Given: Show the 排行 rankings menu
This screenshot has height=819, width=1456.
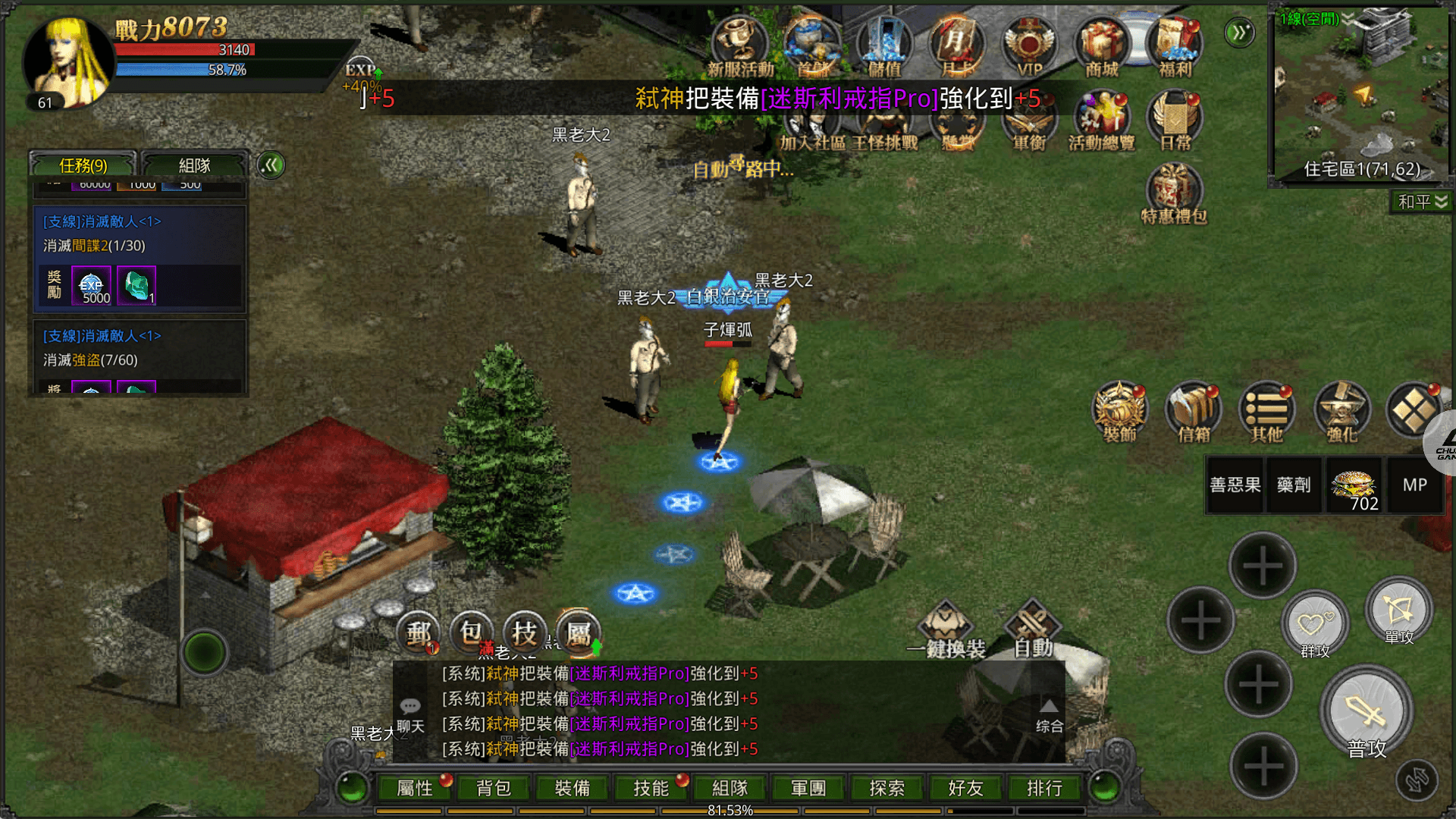Looking at the screenshot, I should coord(1044,788).
